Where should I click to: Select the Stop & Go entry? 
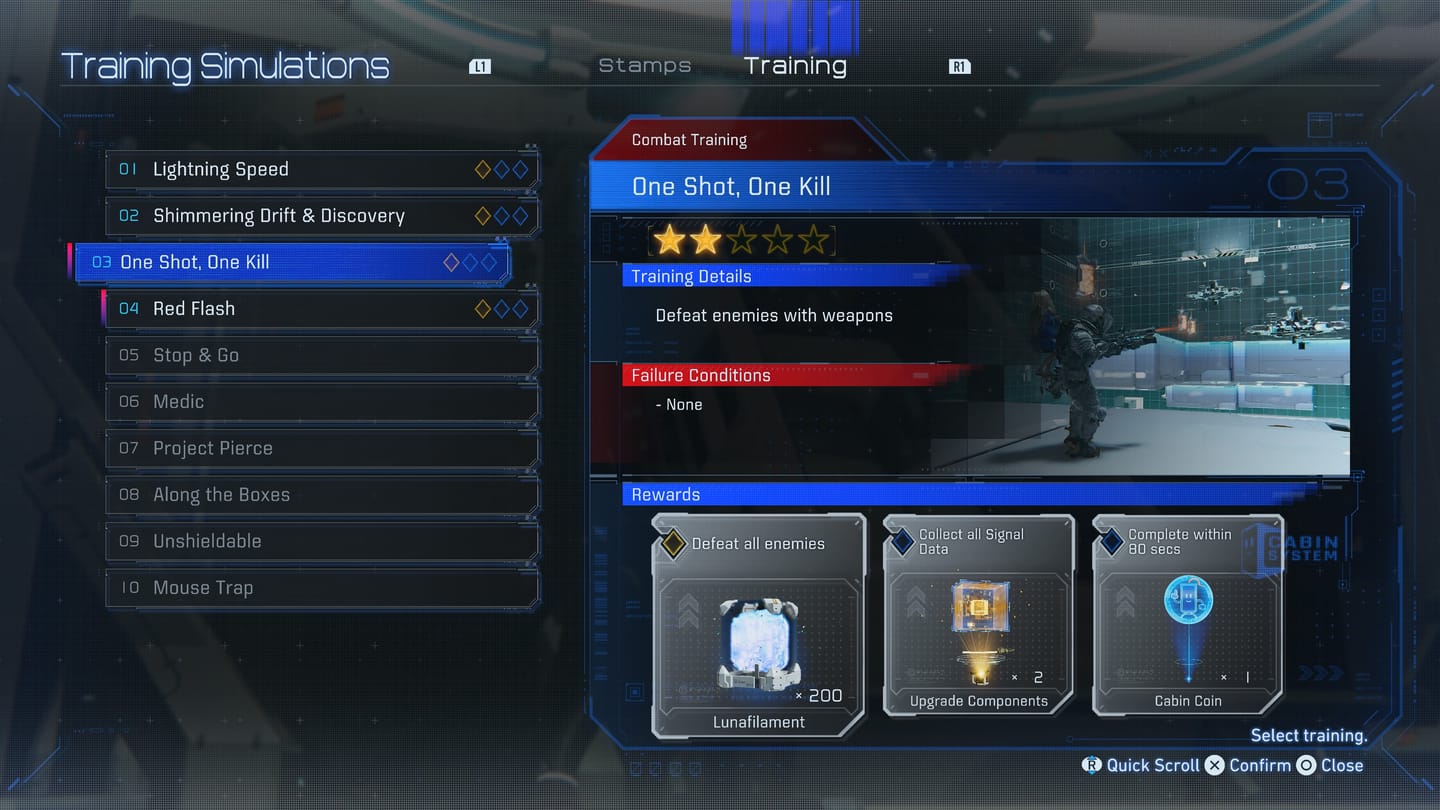tap(321, 355)
